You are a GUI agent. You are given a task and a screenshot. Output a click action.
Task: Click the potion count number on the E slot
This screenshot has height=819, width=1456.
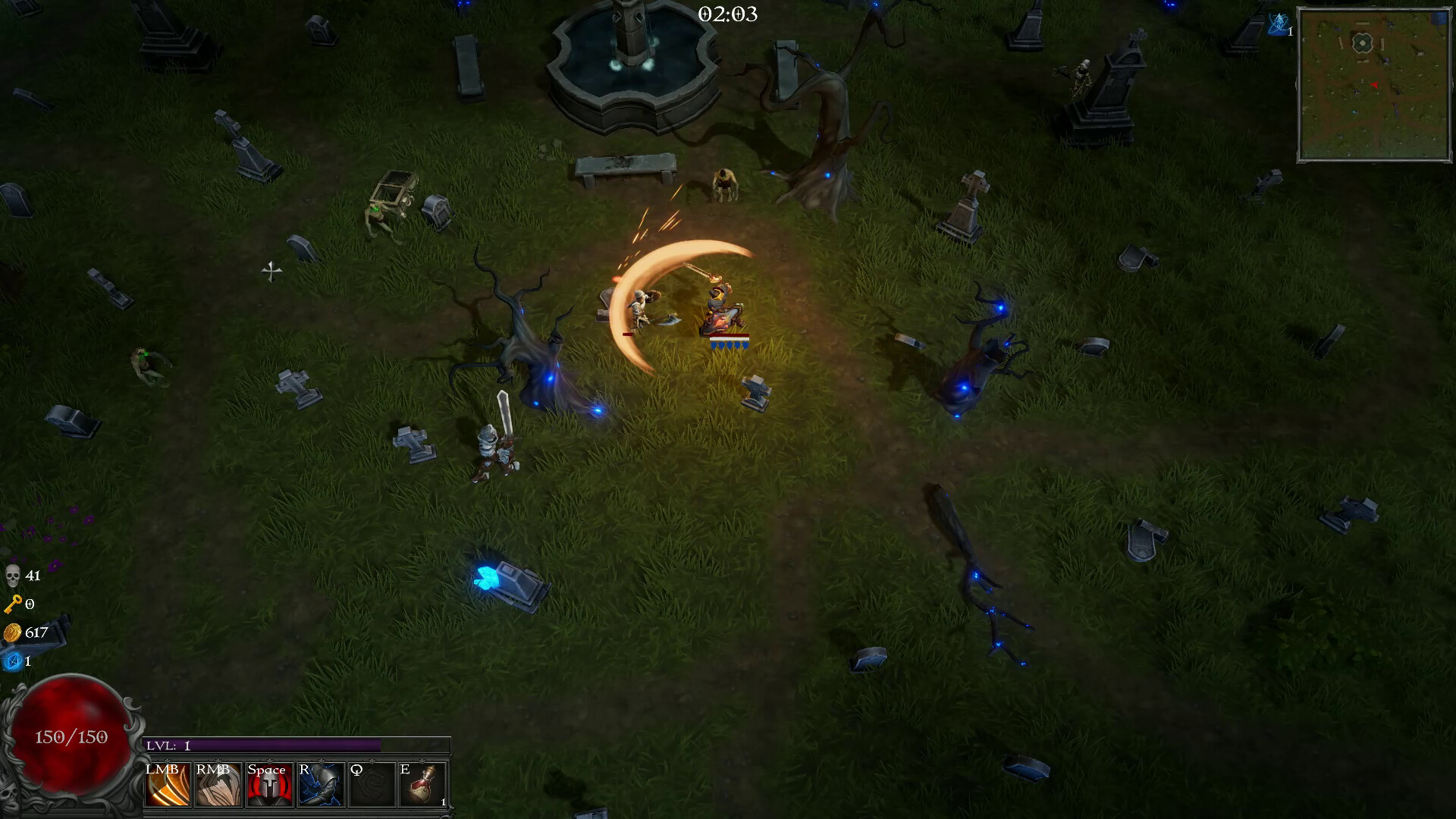[x=441, y=802]
